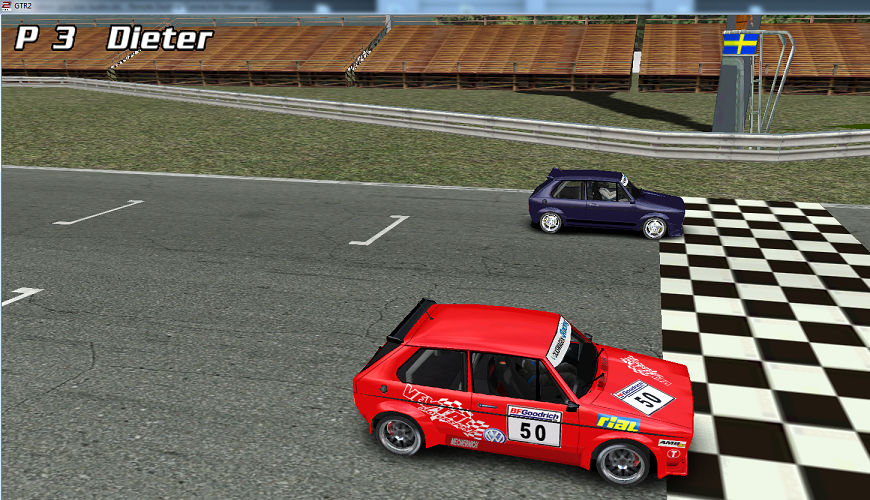Click the GTR2 window icon in the title bar
Viewport: 870px width, 500px height.
point(7,5)
